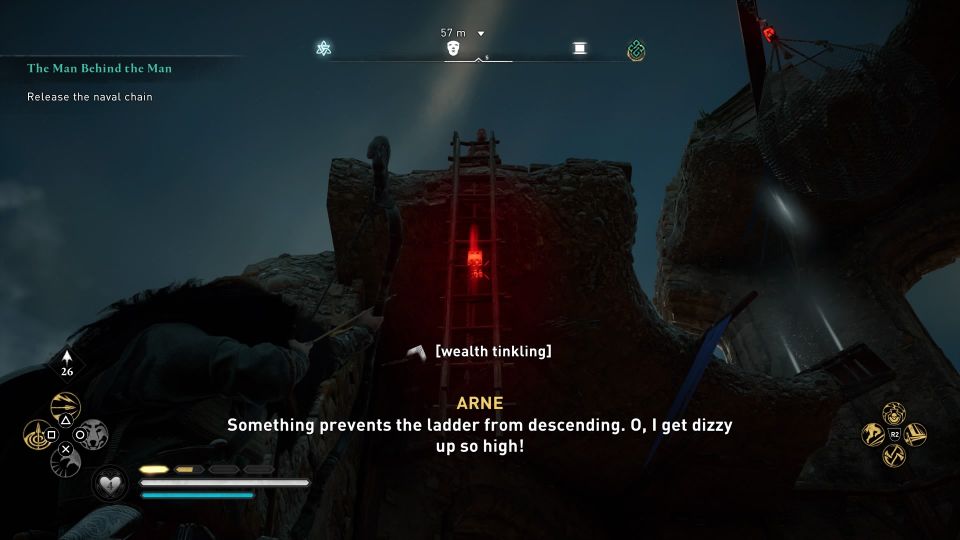Select the arrow quiver ammo icon
The width and height of the screenshot is (960, 540).
68,362
